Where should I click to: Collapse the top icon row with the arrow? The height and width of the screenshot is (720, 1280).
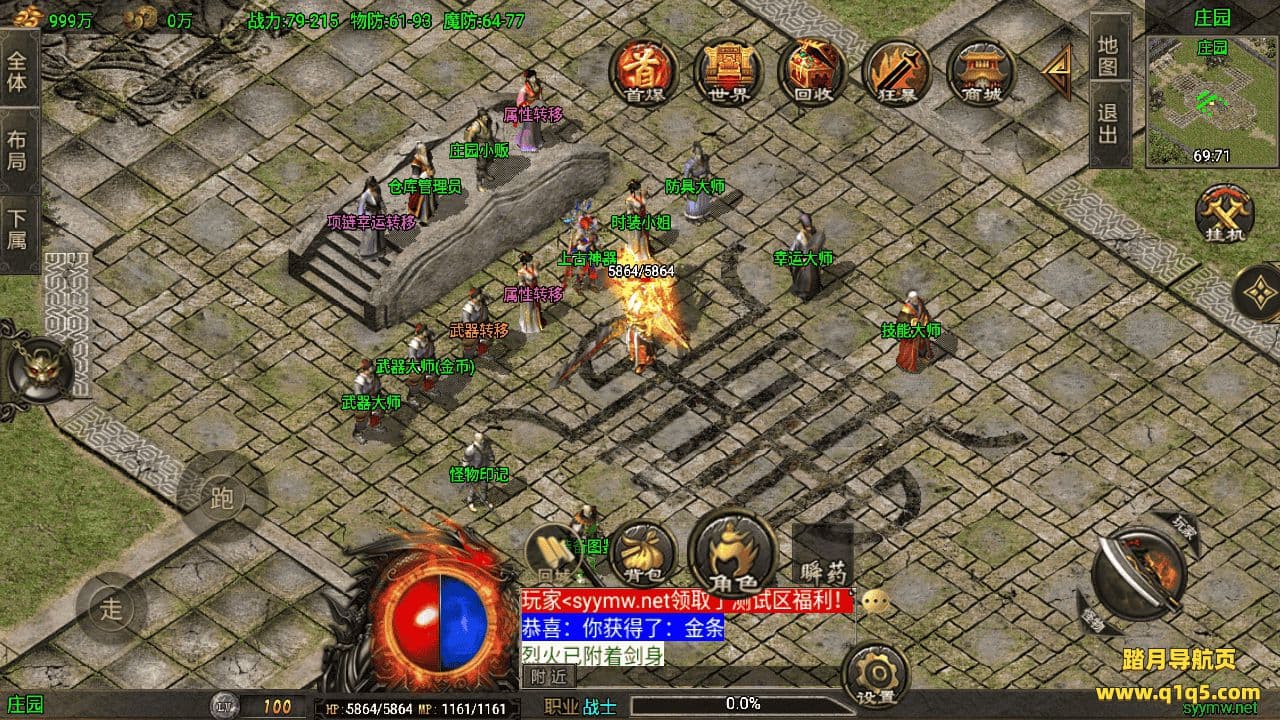(x=1057, y=71)
